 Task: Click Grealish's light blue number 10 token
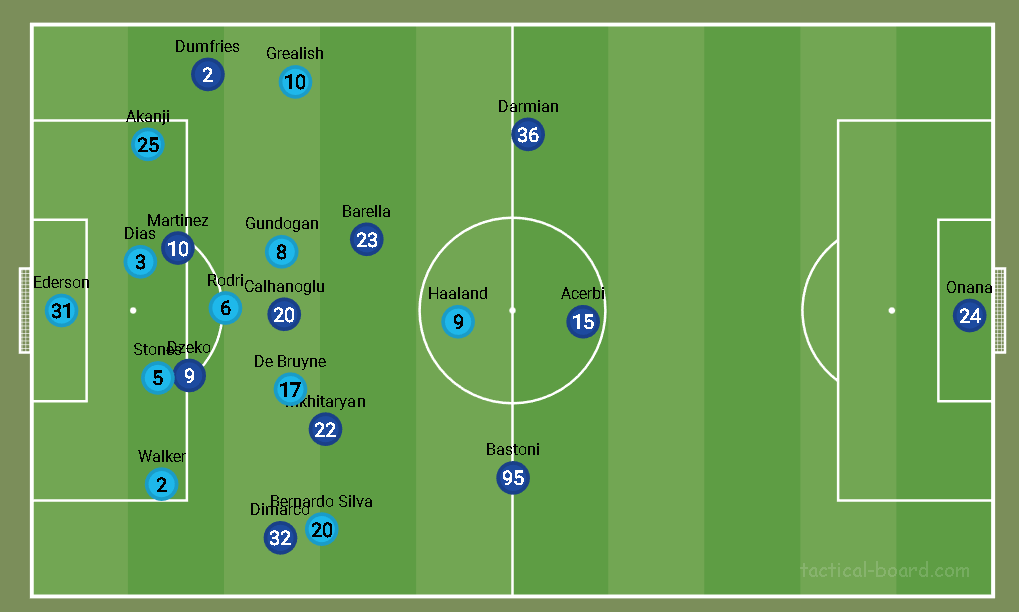pyautogui.click(x=295, y=82)
